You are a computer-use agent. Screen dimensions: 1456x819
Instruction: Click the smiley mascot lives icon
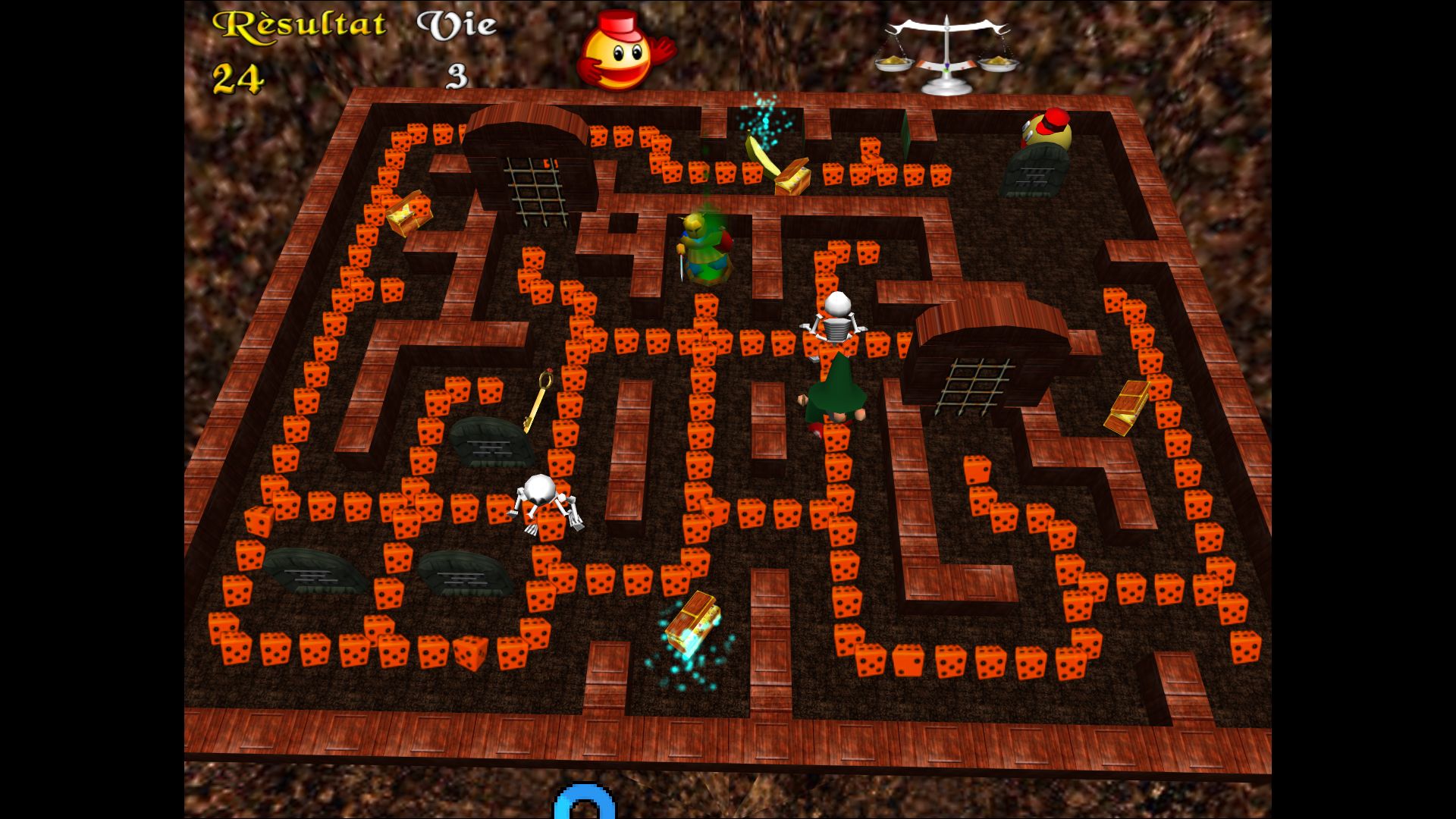(x=622, y=52)
